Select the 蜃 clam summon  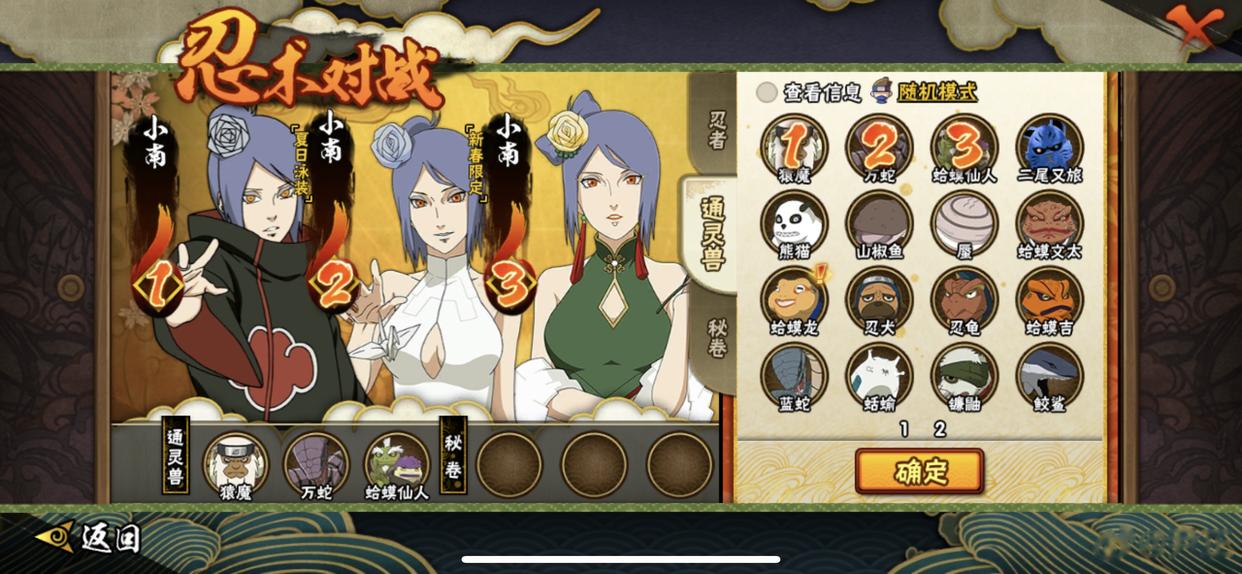point(964,221)
